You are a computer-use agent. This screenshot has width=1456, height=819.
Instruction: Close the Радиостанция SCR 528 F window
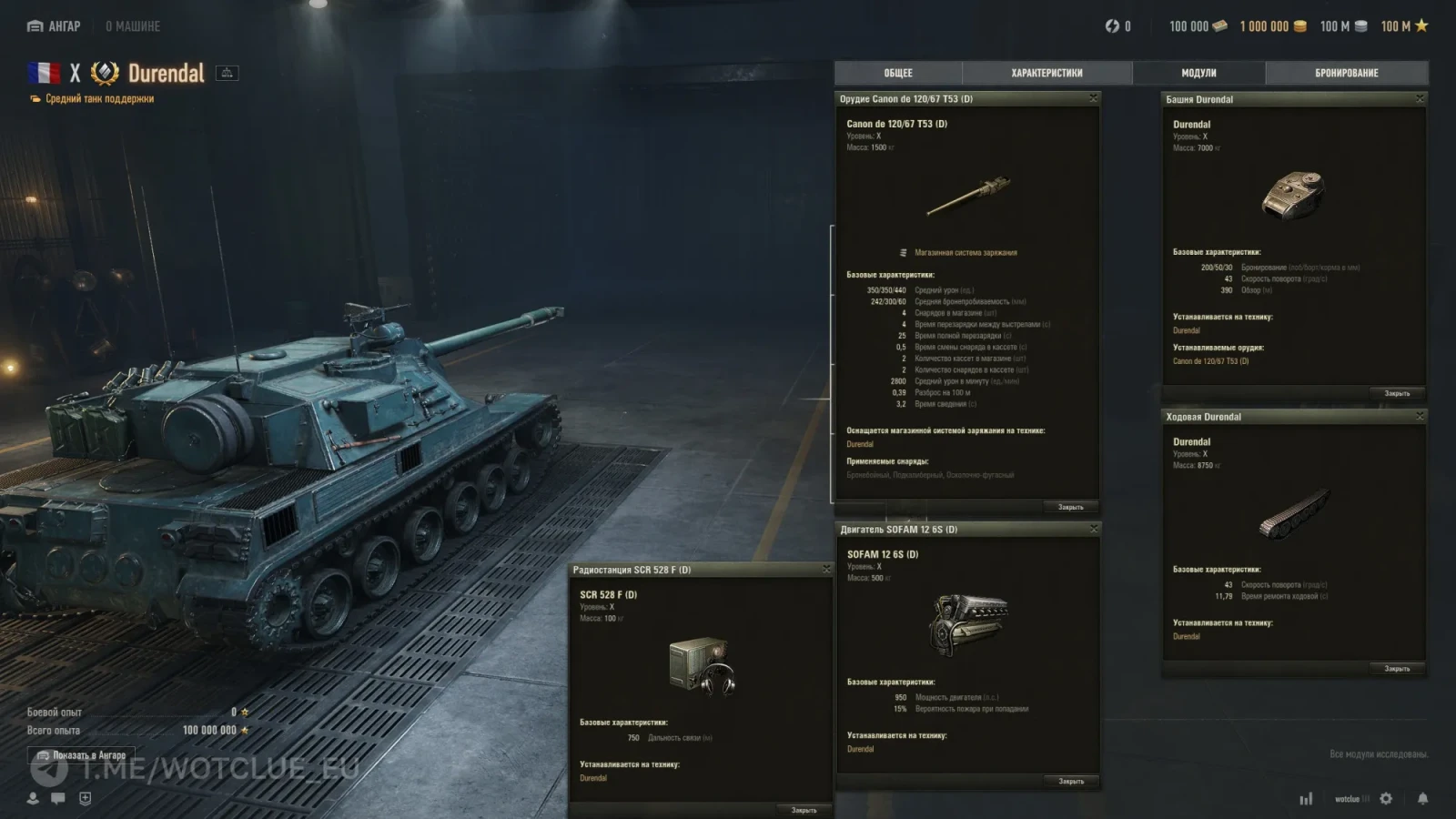(826, 569)
